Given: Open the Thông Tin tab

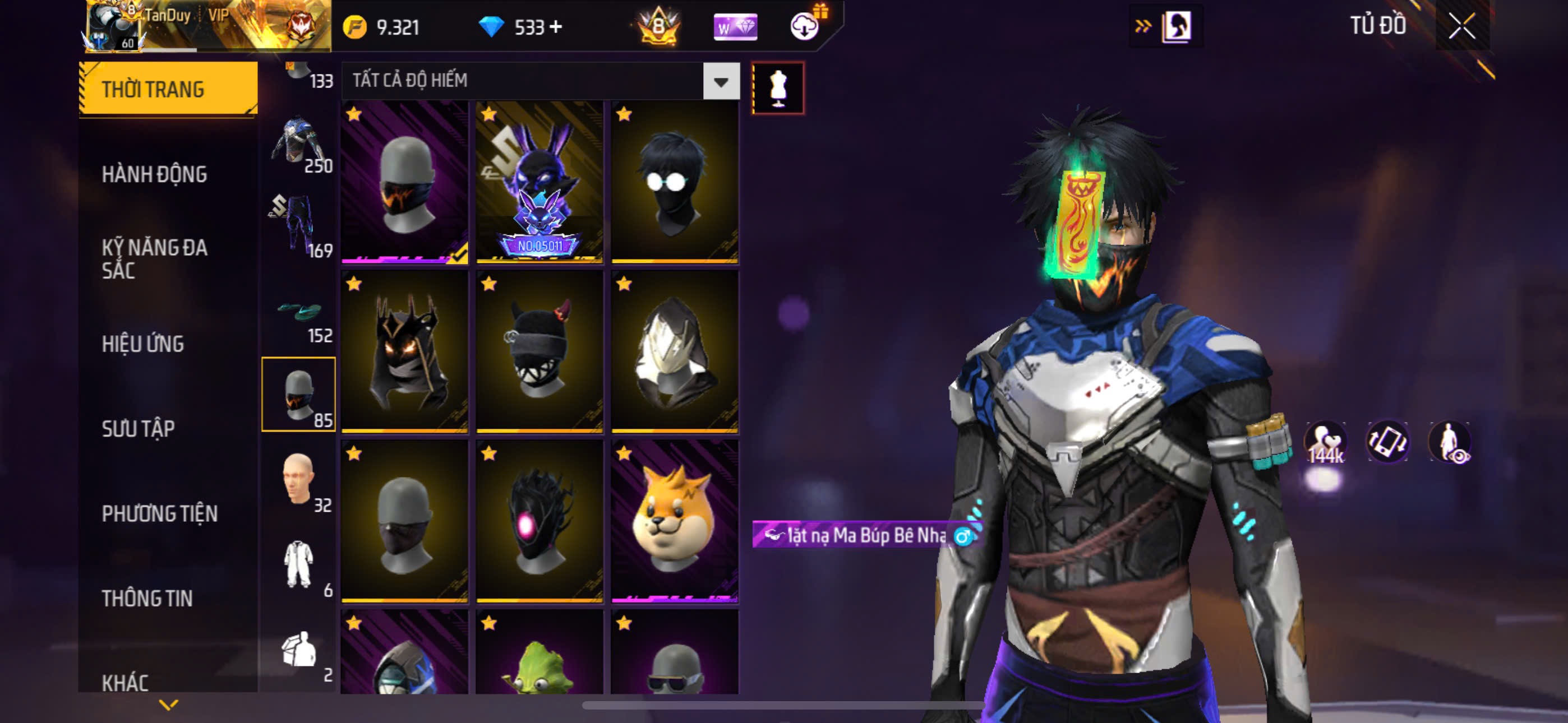Looking at the screenshot, I should [147, 598].
